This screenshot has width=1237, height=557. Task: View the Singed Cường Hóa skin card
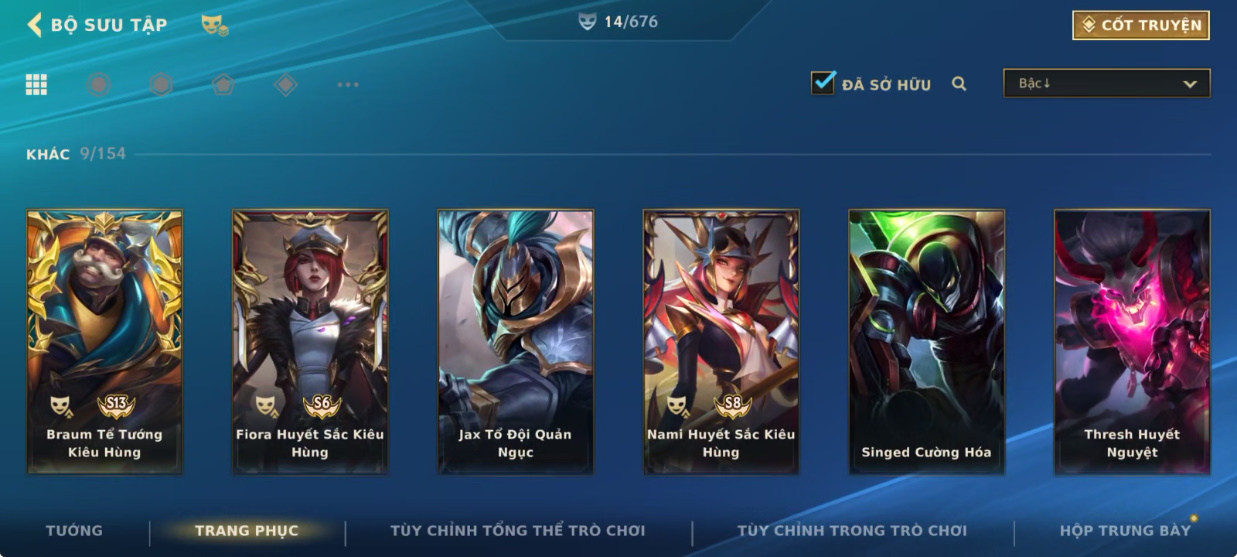point(927,341)
